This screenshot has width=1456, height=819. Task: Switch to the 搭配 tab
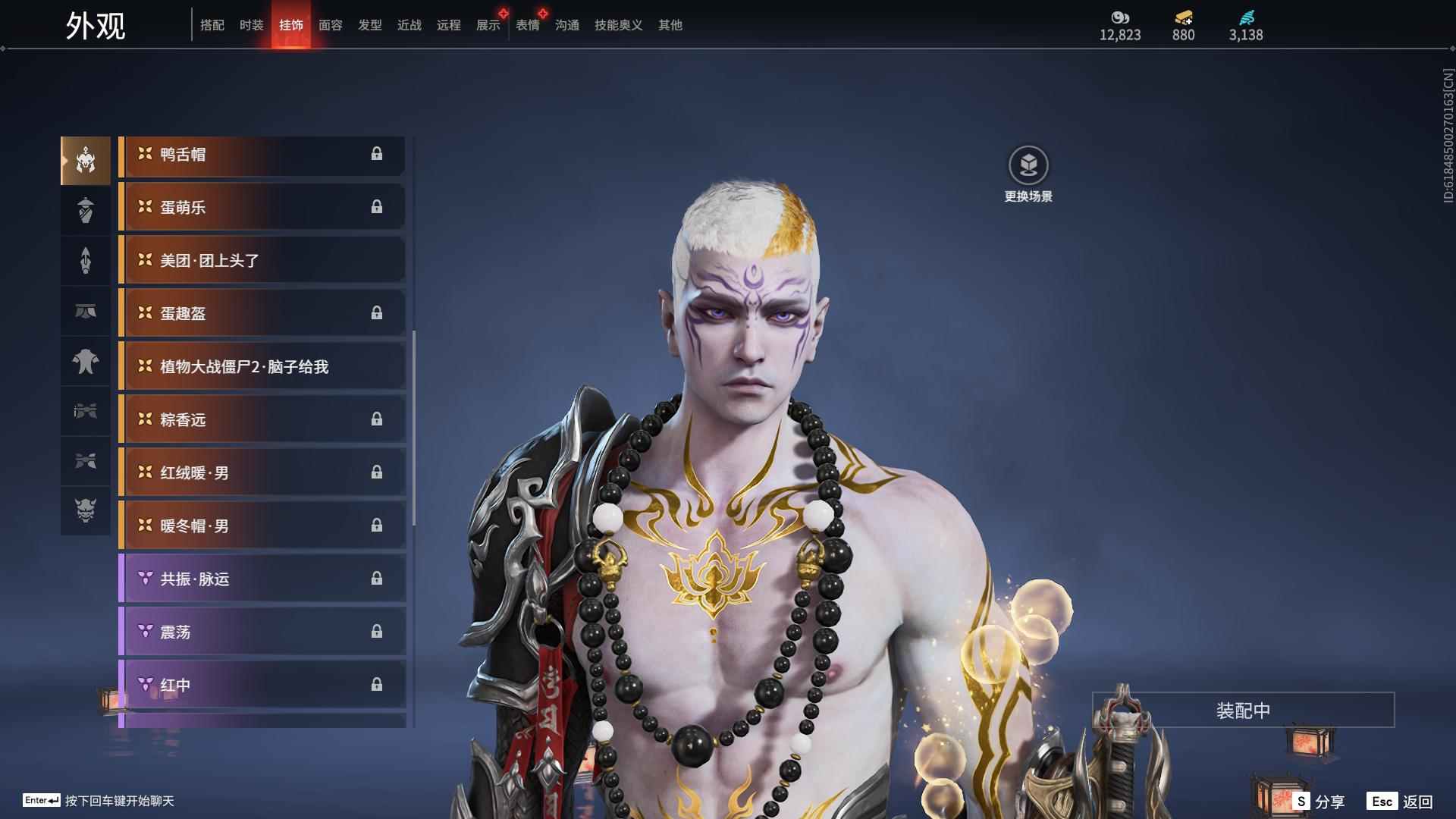click(x=212, y=25)
